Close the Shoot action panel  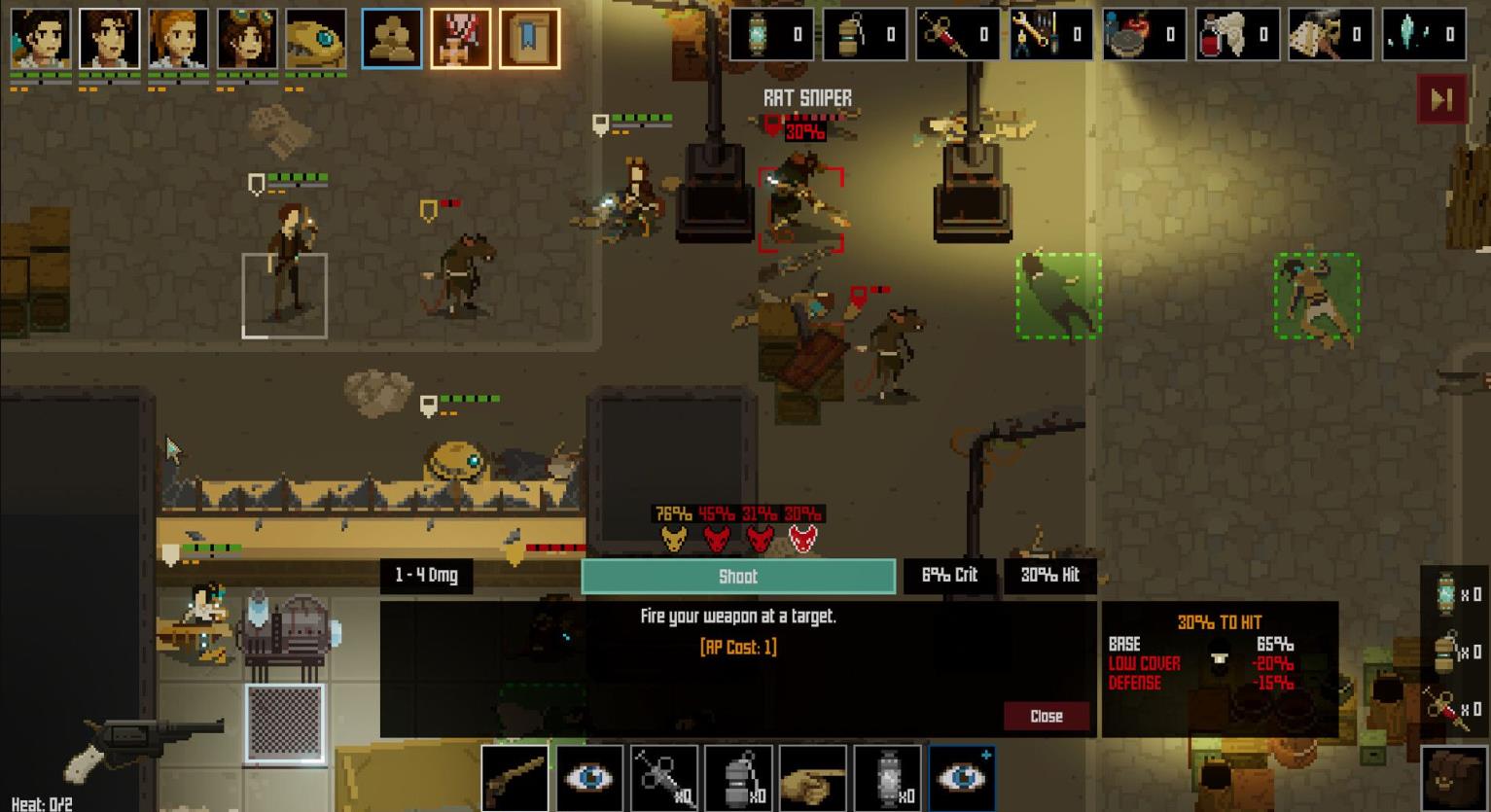pos(1046,716)
